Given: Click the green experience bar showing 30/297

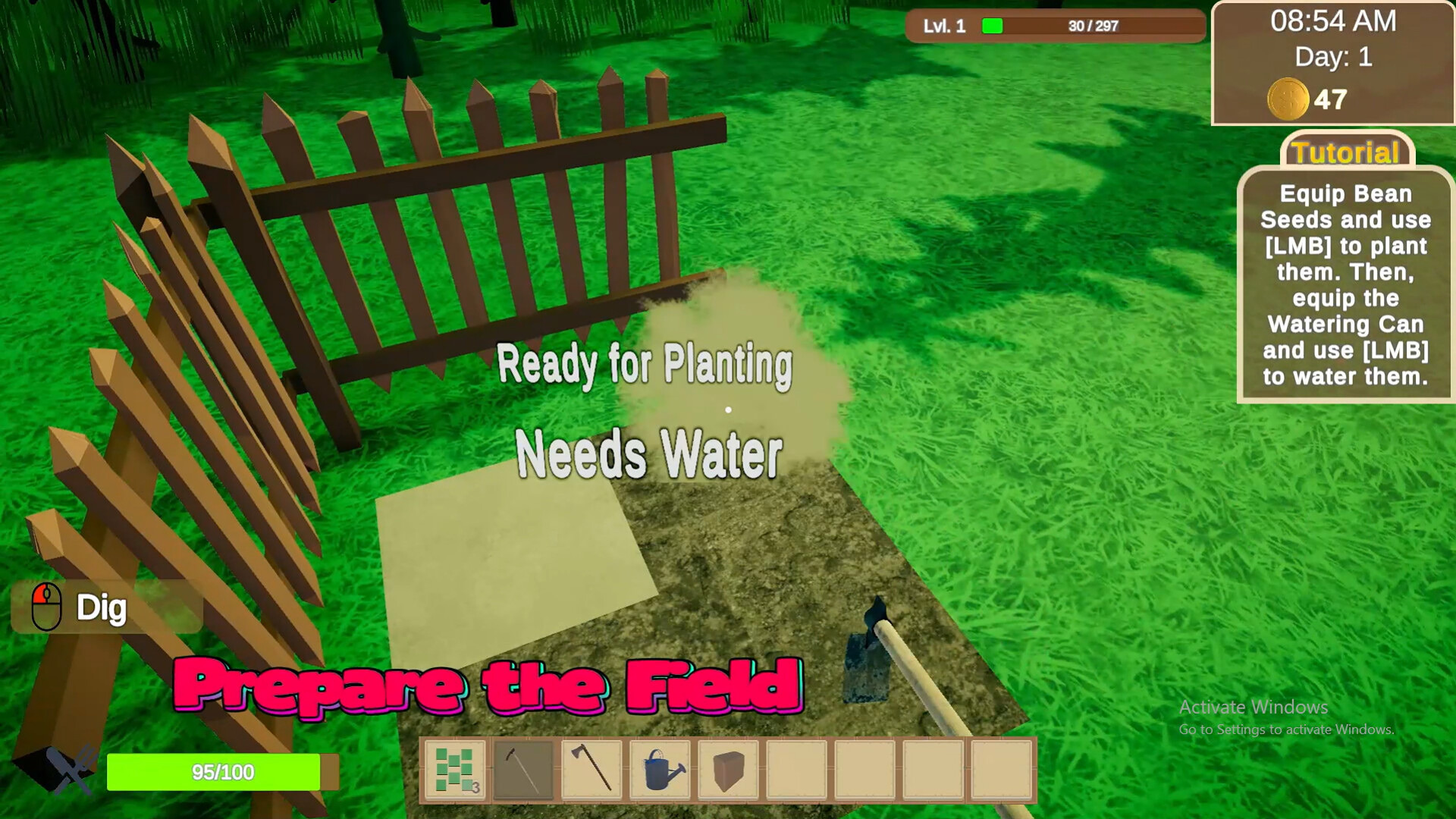Looking at the screenshot, I should click(x=1054, y=26).
